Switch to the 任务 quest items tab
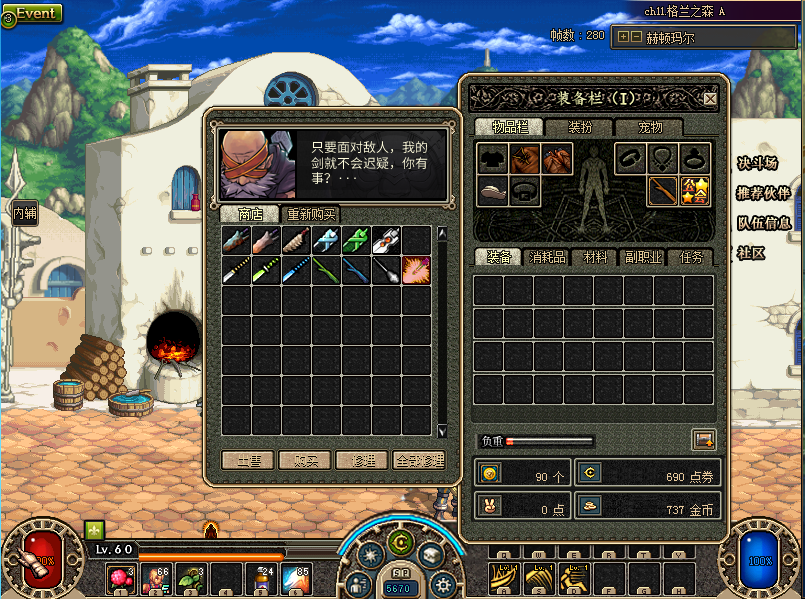 coord(691,258)
